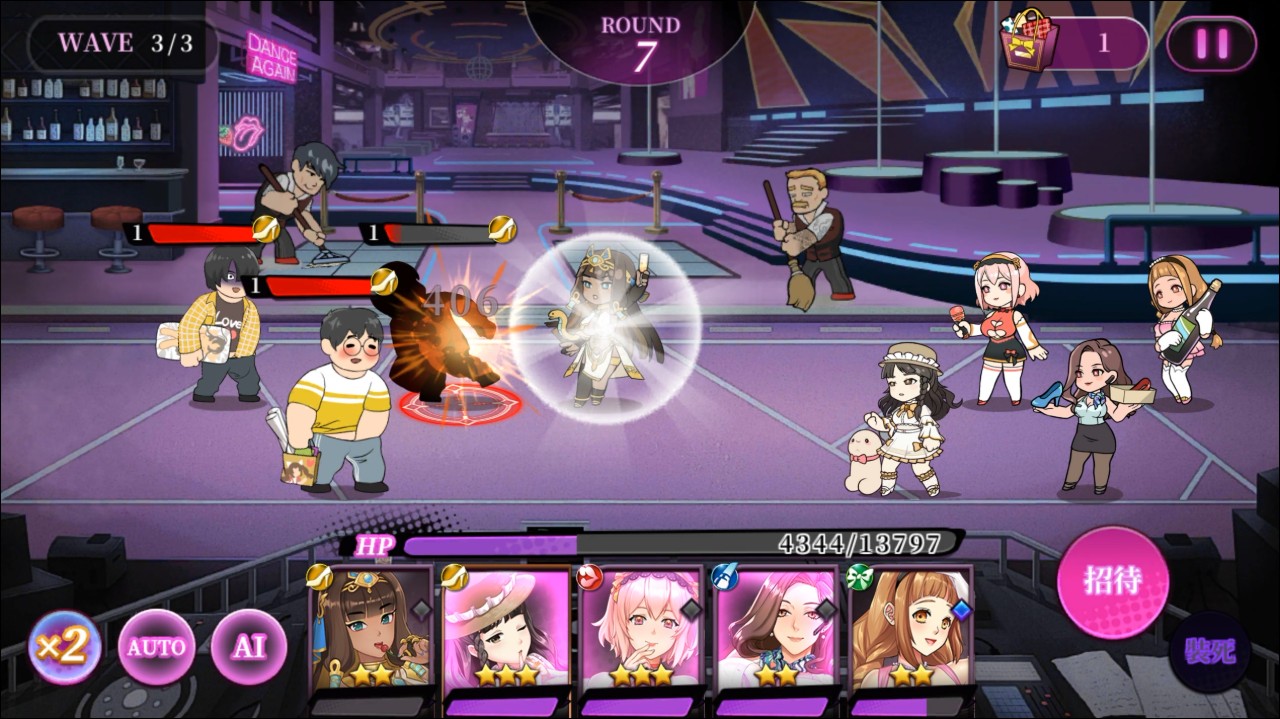Select the orange-haired girl character card
1280x719 pixels.
[911, 628]
